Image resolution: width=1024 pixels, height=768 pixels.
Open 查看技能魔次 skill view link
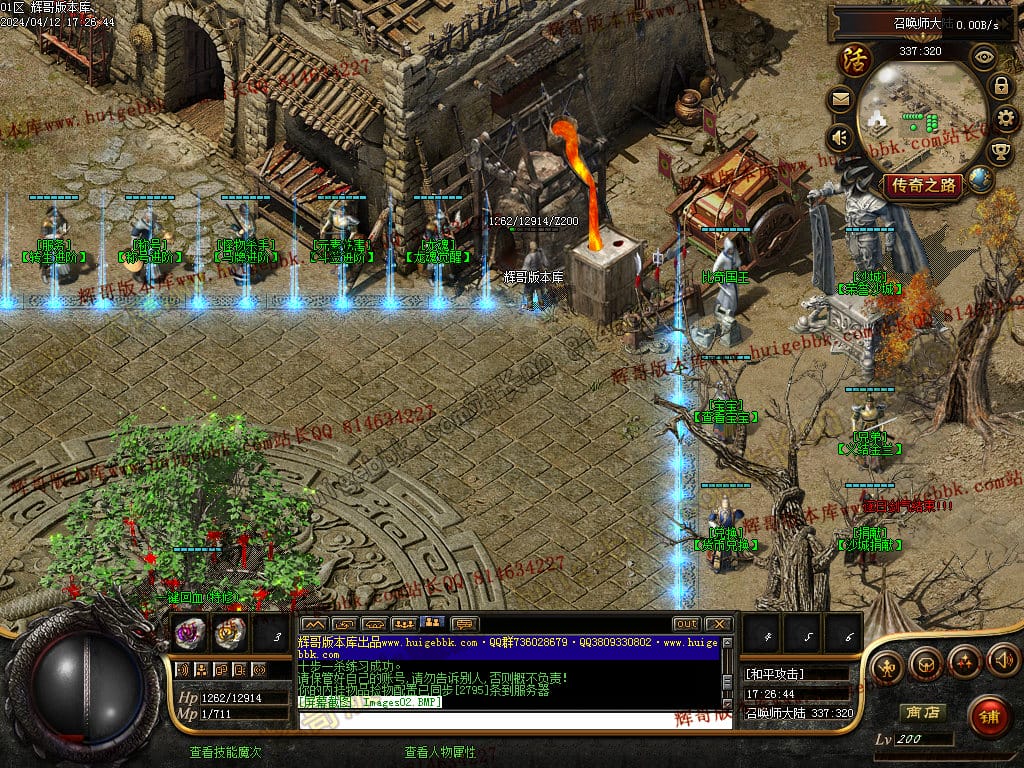(226, 752)
